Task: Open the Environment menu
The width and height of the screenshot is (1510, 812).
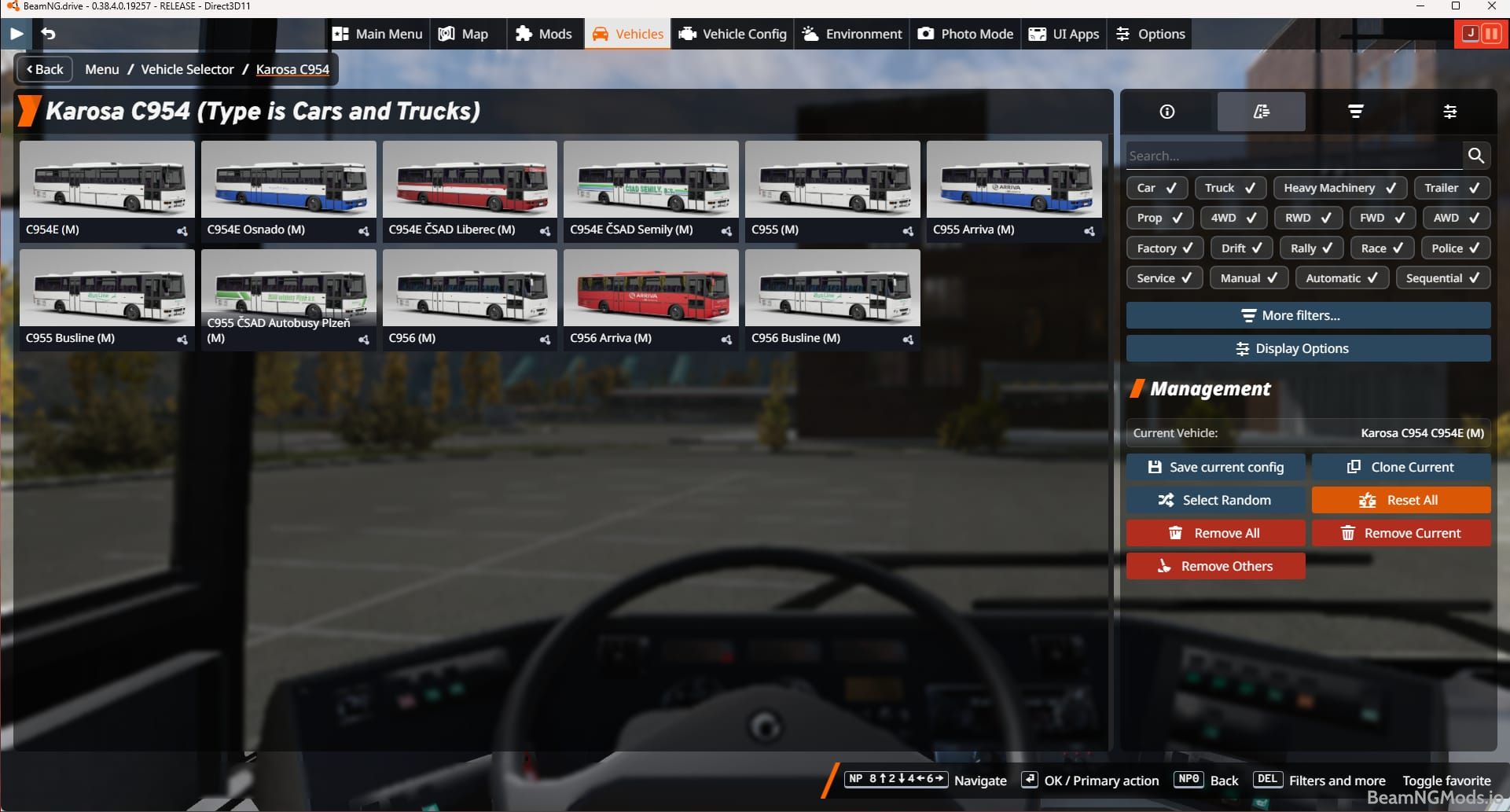Action: coord(851,34)
